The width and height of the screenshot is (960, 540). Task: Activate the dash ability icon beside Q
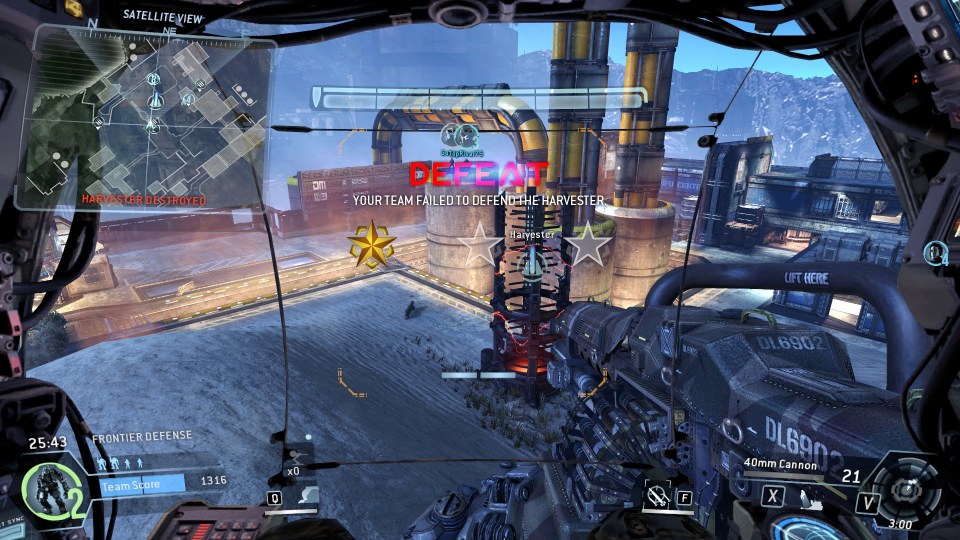(310, 495)
